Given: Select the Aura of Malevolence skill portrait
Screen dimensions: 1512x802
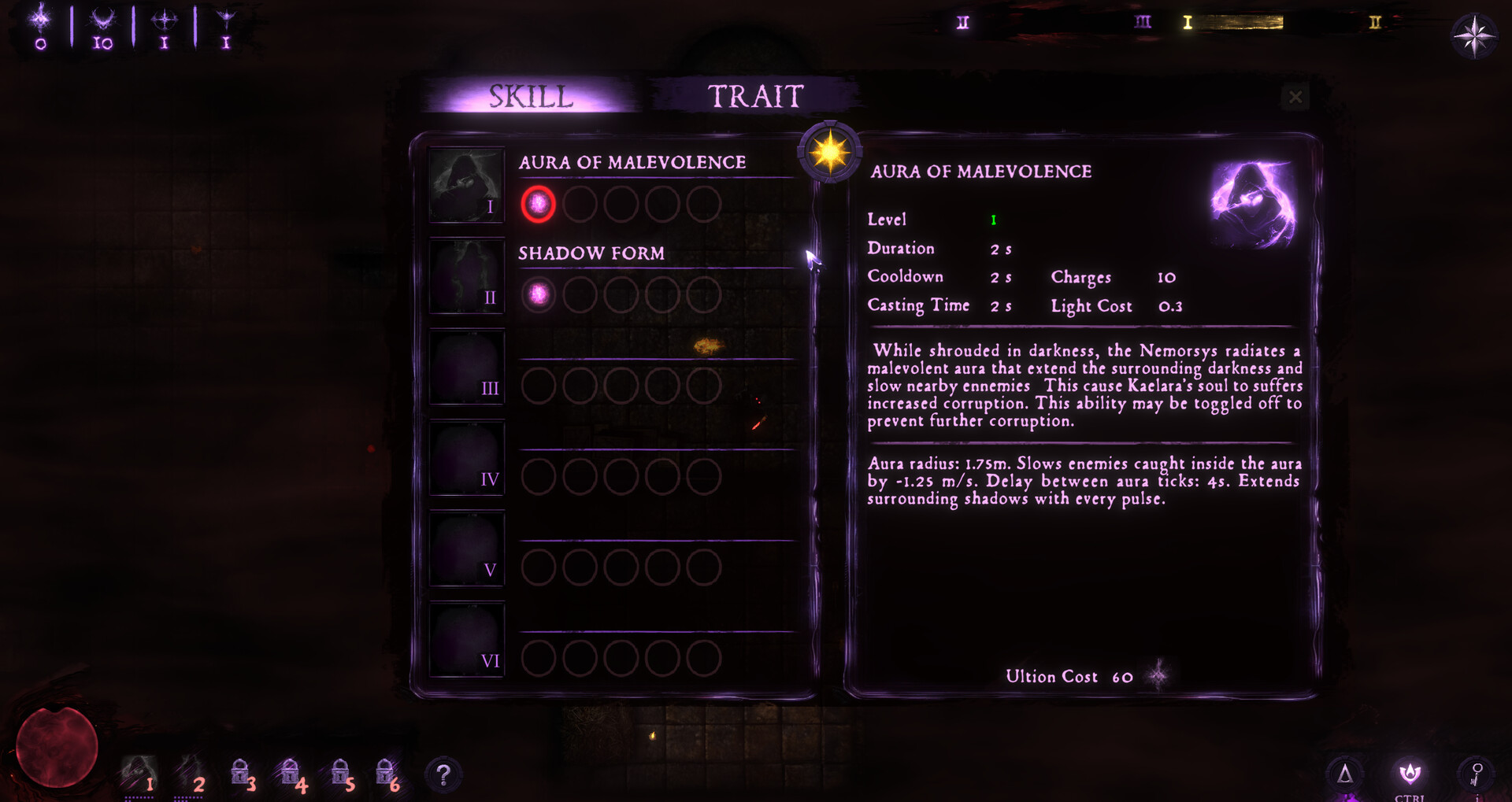Looking at the screenshot, I should [466, 185].
